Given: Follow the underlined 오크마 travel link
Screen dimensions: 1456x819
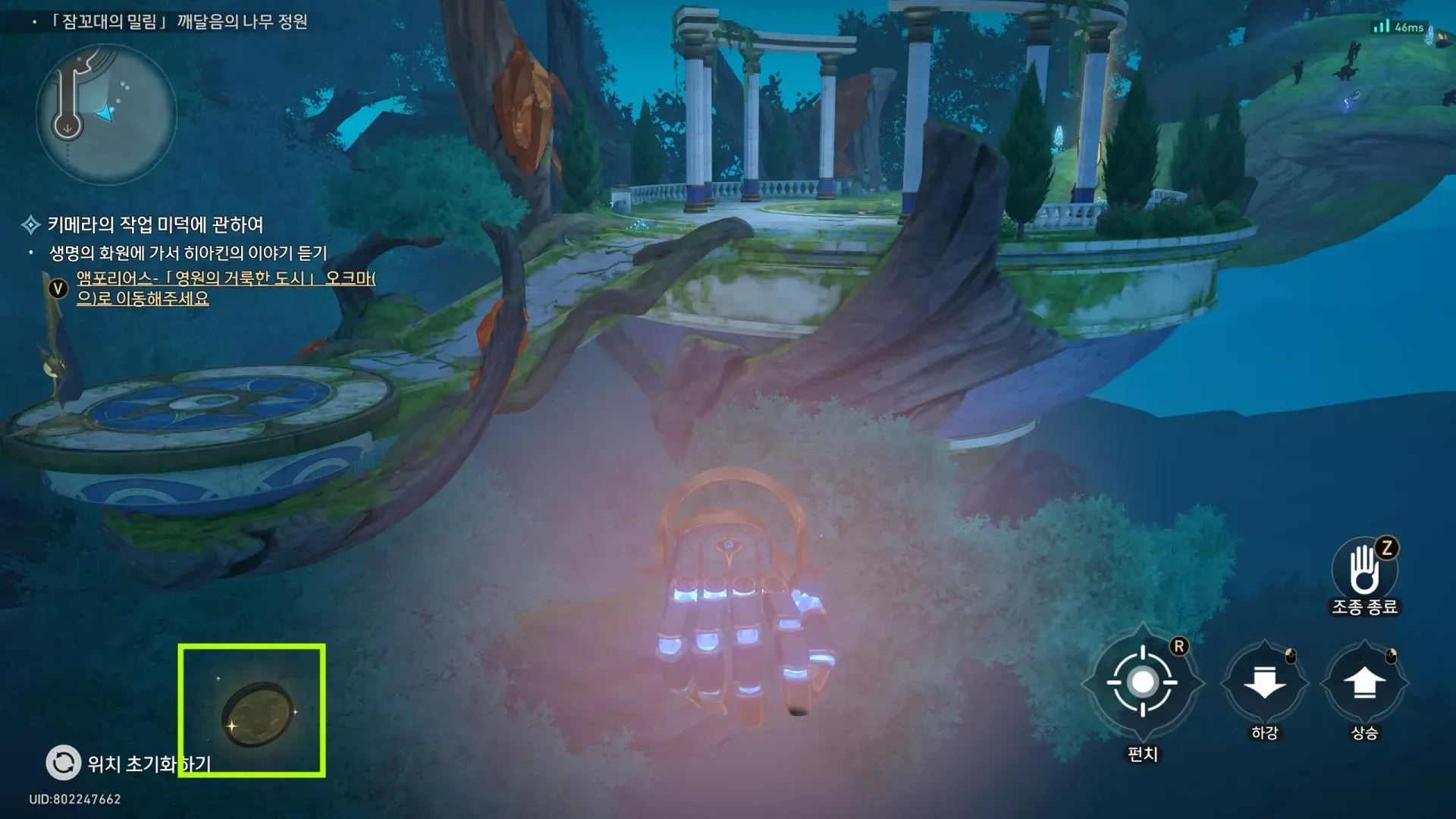Looking at the screenshot, I should (225, 288).
